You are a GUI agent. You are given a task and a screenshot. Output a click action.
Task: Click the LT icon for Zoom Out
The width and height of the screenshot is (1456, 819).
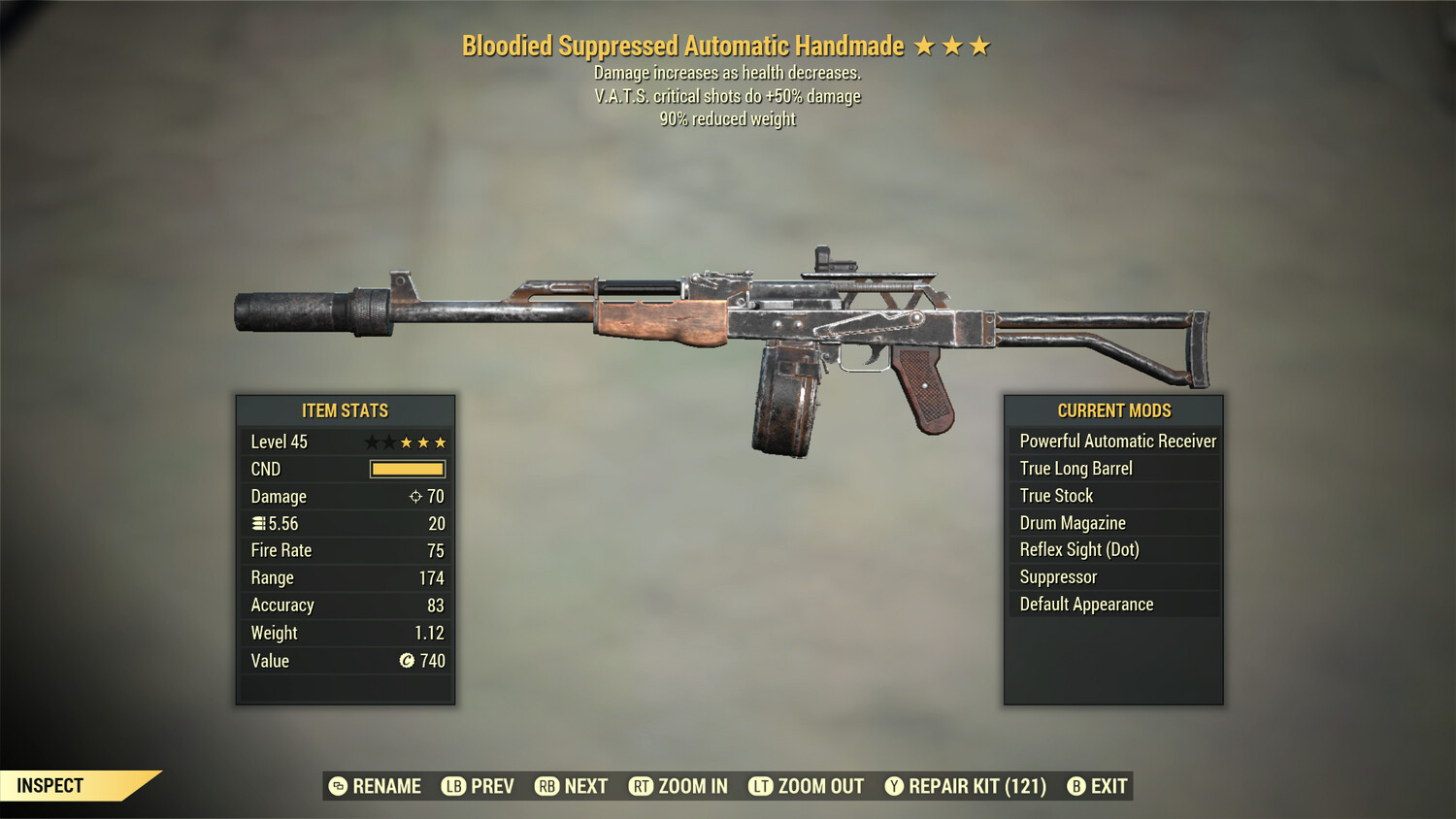(760, 786)
